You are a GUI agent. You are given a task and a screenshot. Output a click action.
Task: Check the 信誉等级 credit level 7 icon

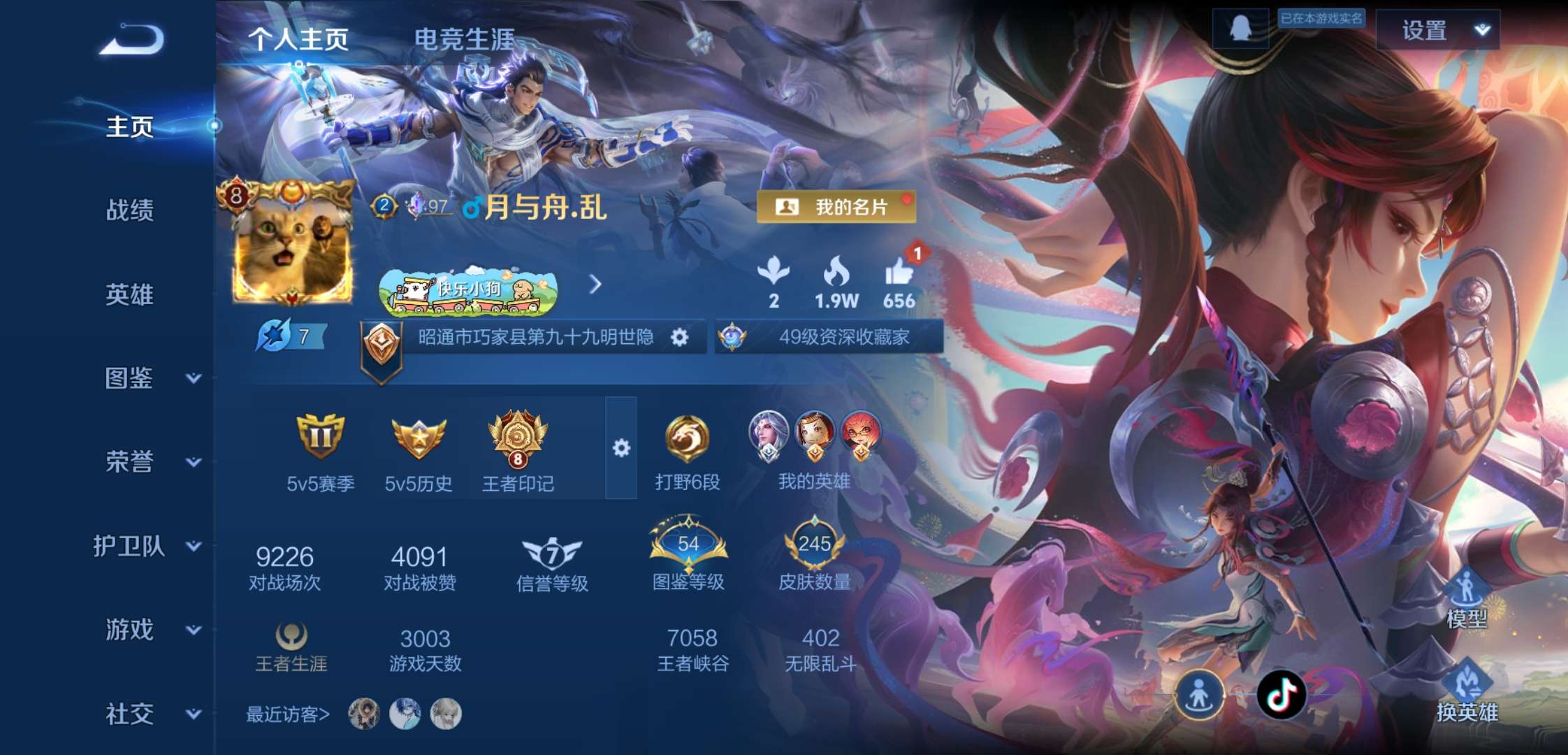coord(551,552)
